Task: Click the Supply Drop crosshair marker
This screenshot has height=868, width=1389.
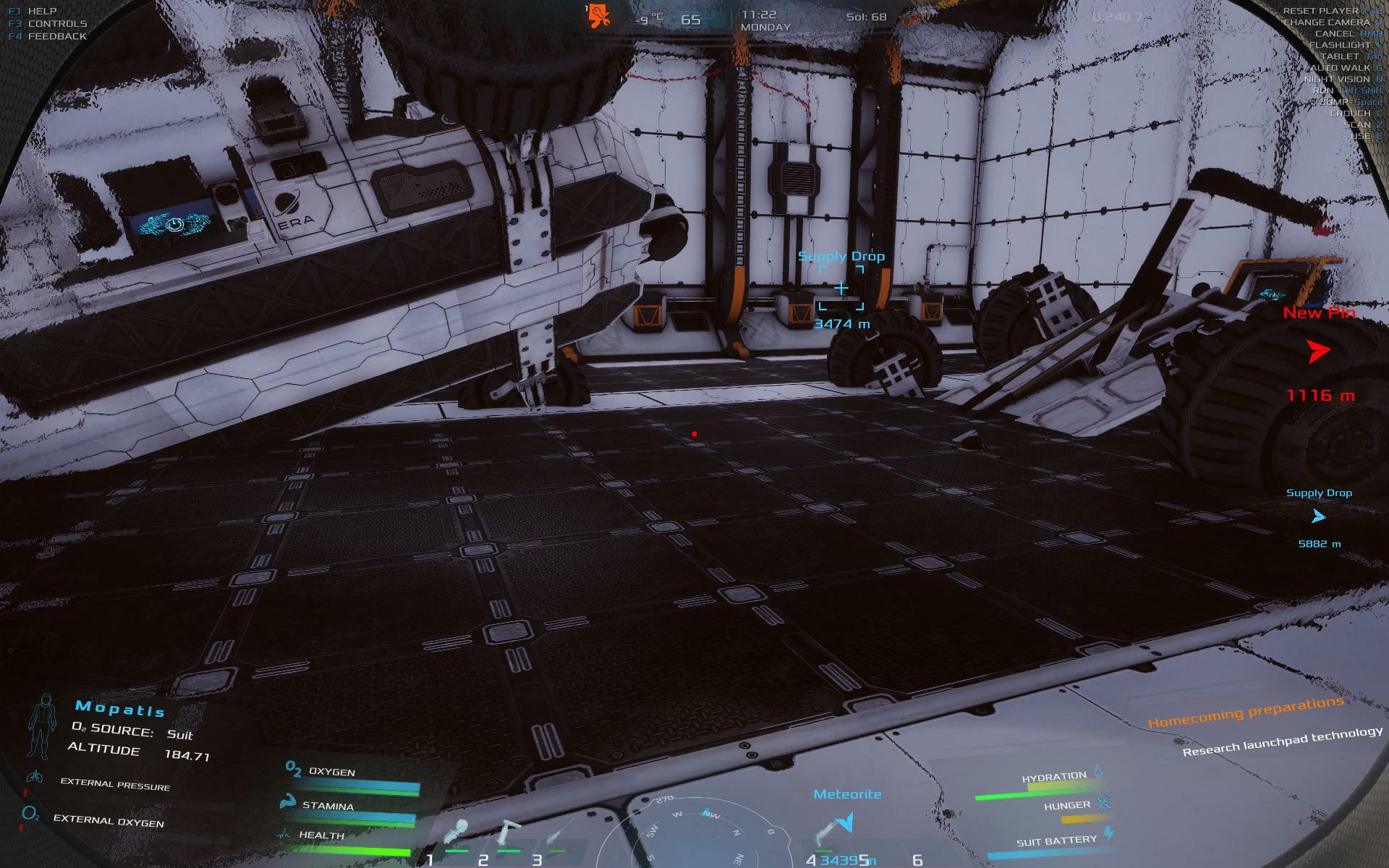Action: (x=841, y=289)
